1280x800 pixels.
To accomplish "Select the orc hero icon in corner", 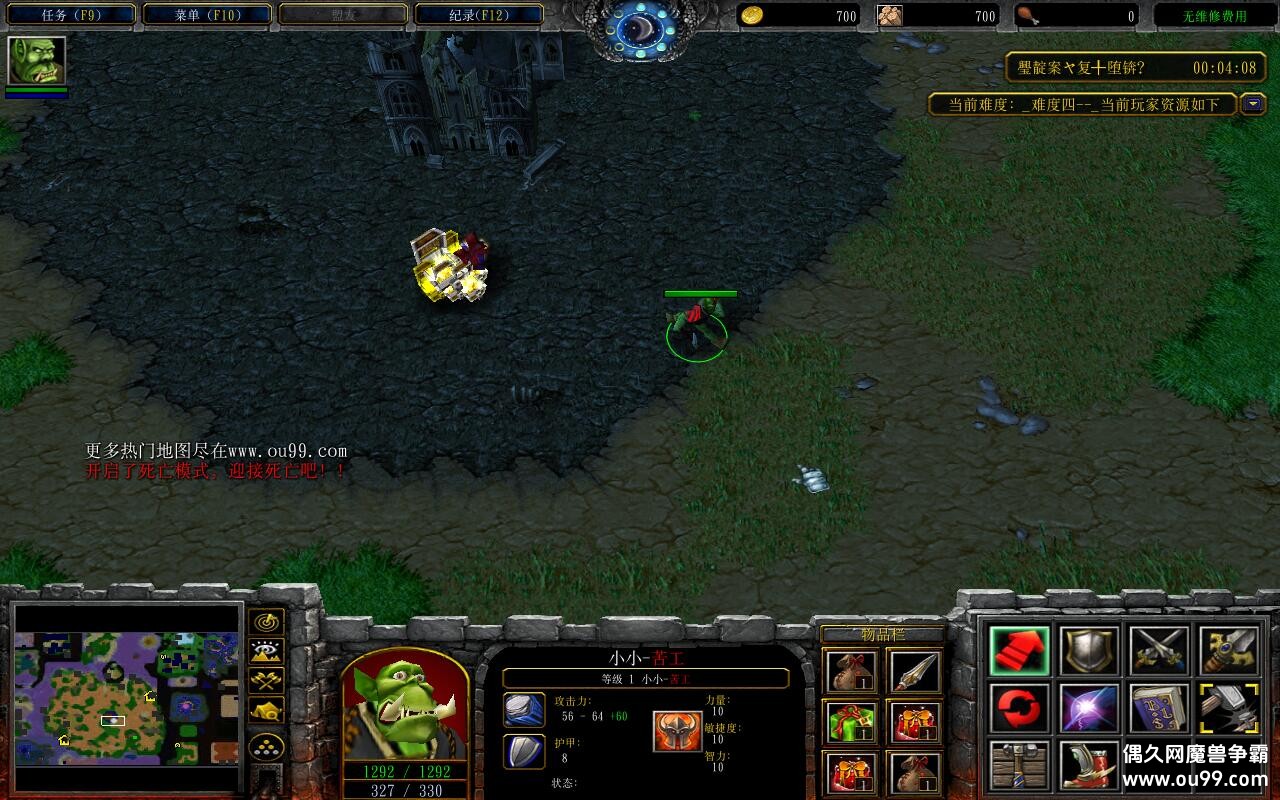I will (x=37, y=61).
